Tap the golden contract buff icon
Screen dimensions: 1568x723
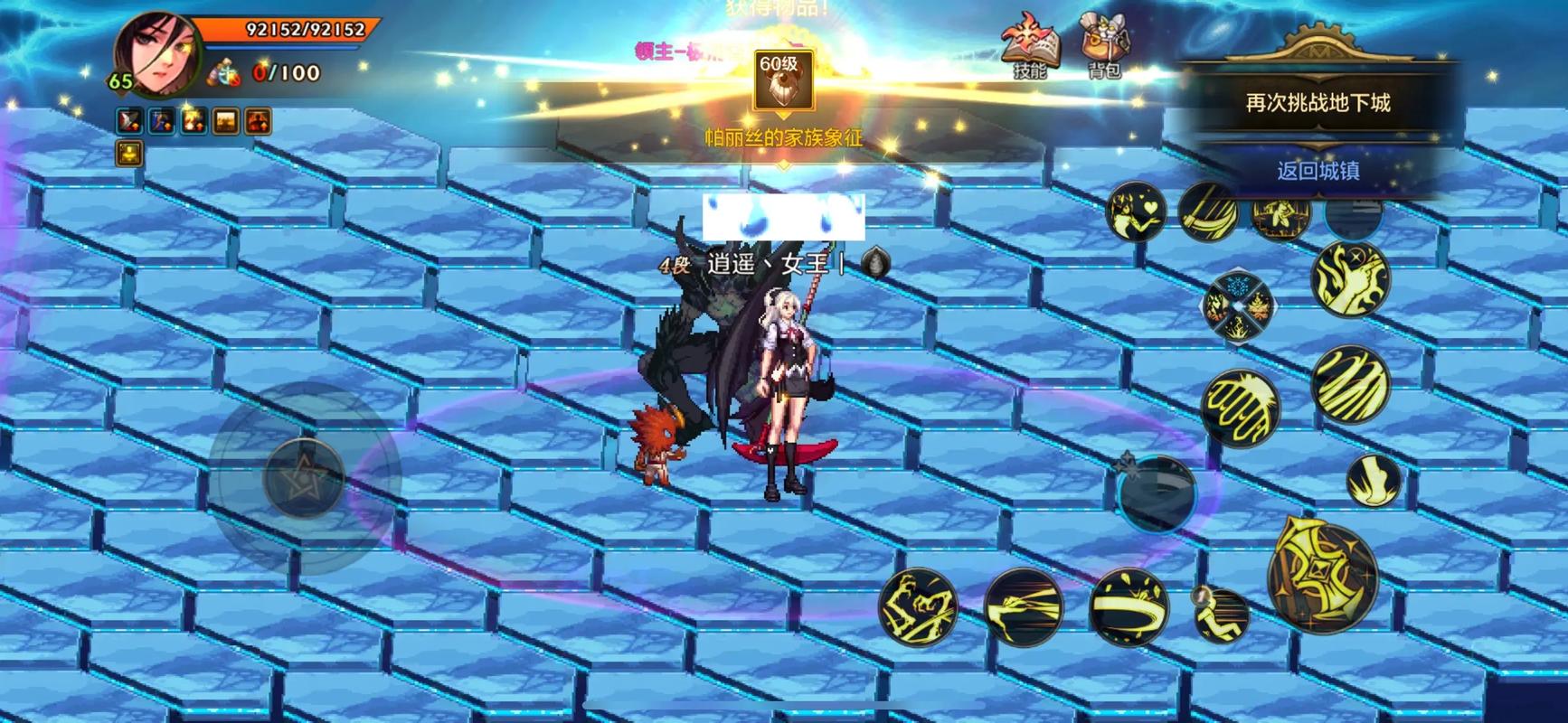coord(129,154)
